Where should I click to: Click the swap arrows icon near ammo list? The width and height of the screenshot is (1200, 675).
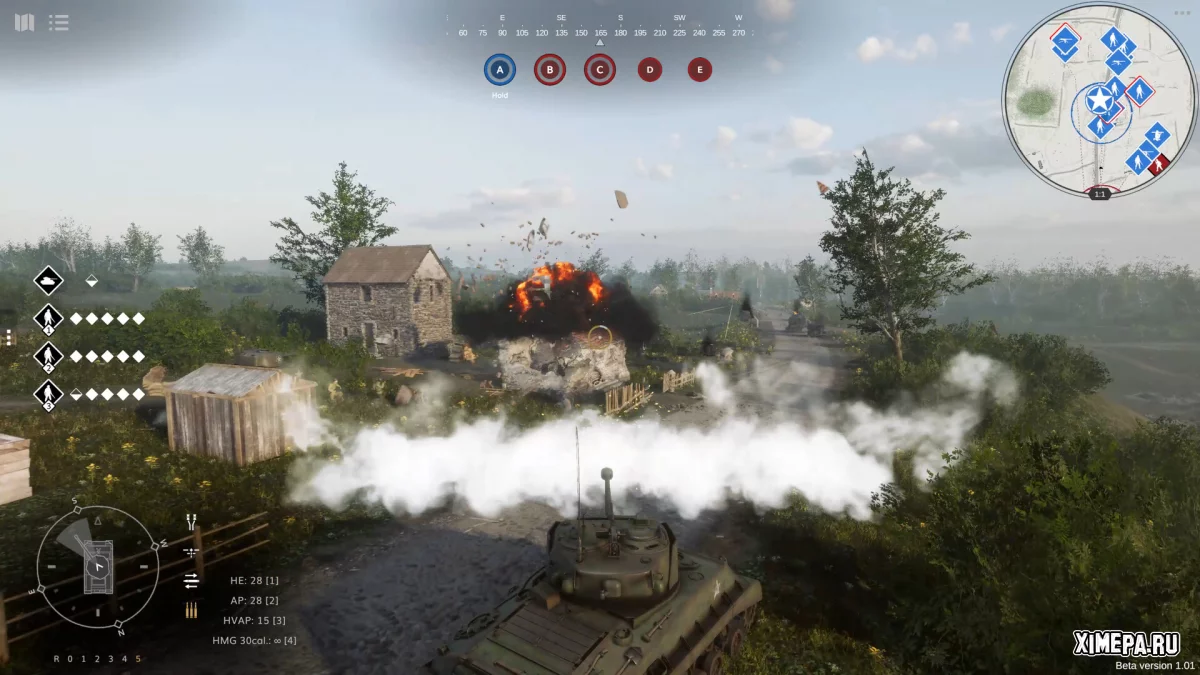tap(191, 581)
